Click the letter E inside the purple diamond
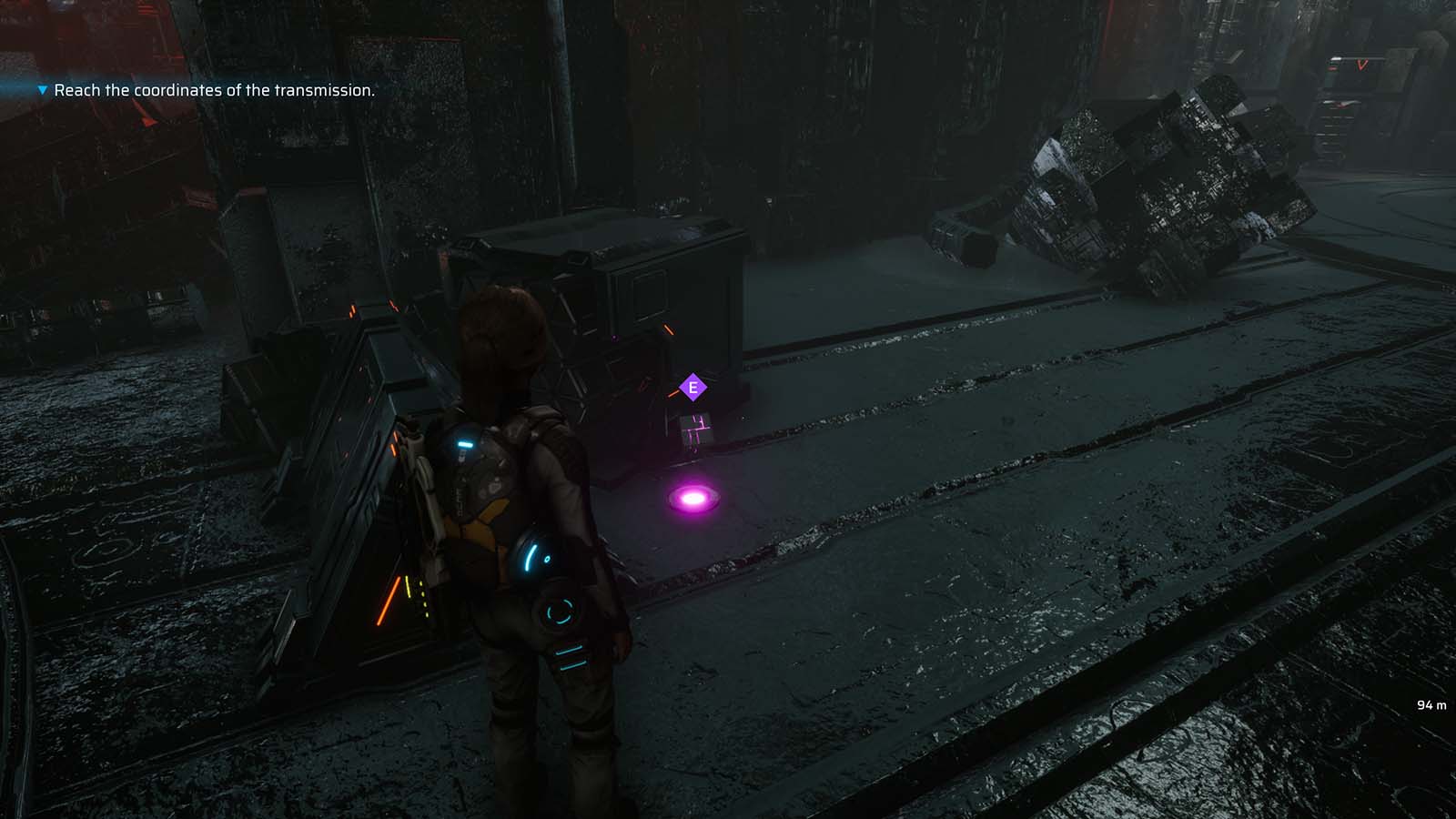Viewport: 1456px width, 819px height. 694,386
